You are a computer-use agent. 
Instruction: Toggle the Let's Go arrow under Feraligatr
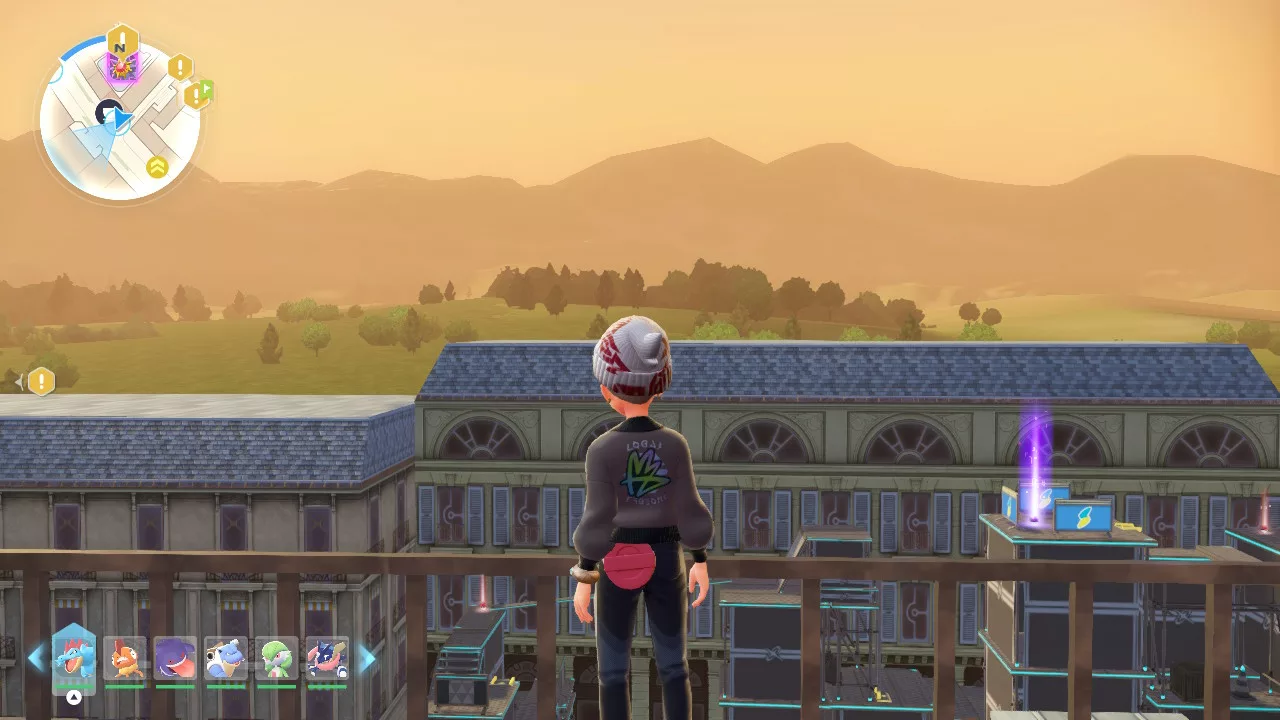click(73, 697)
